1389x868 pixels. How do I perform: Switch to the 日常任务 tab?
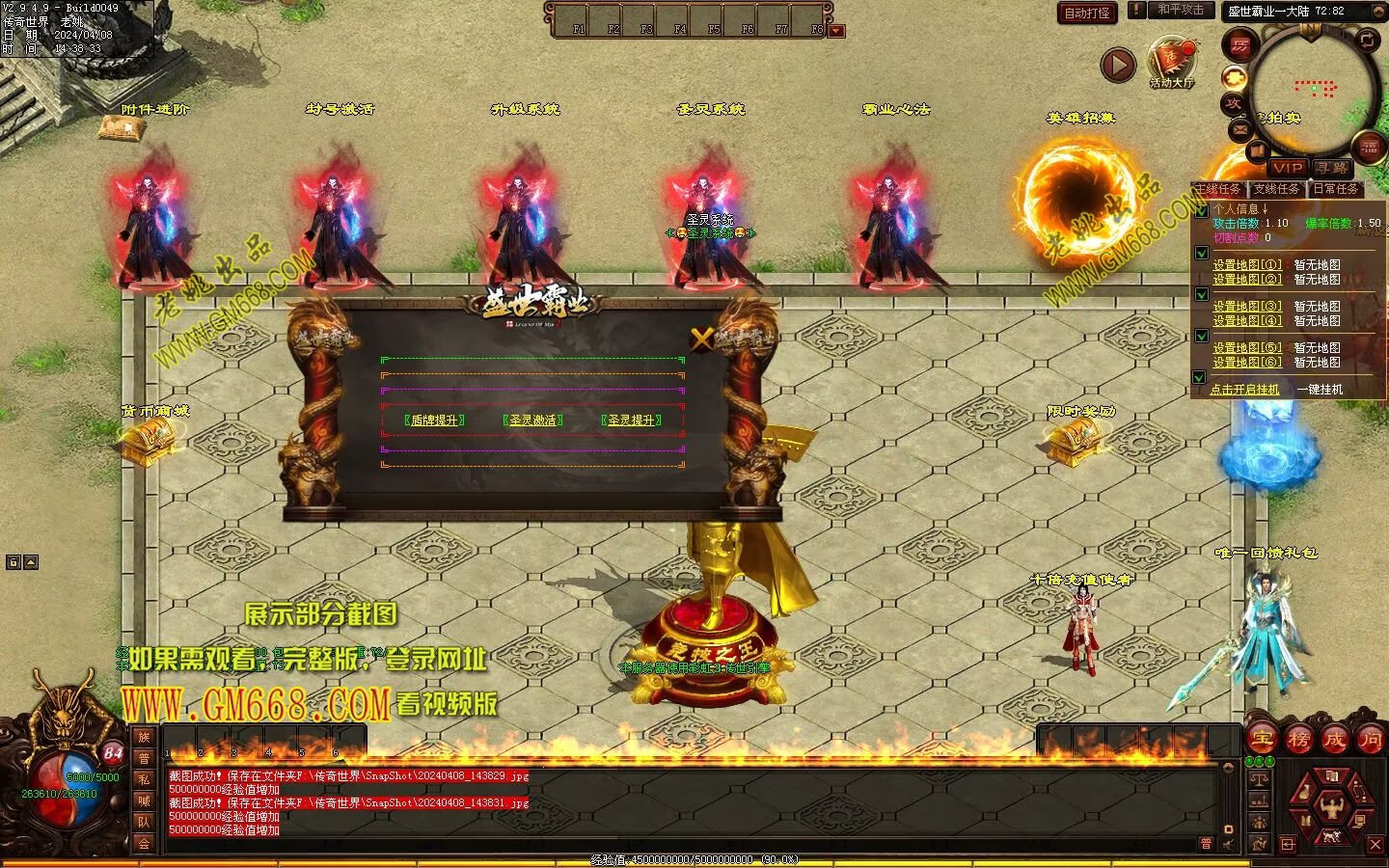click(x=1336, y=189)
